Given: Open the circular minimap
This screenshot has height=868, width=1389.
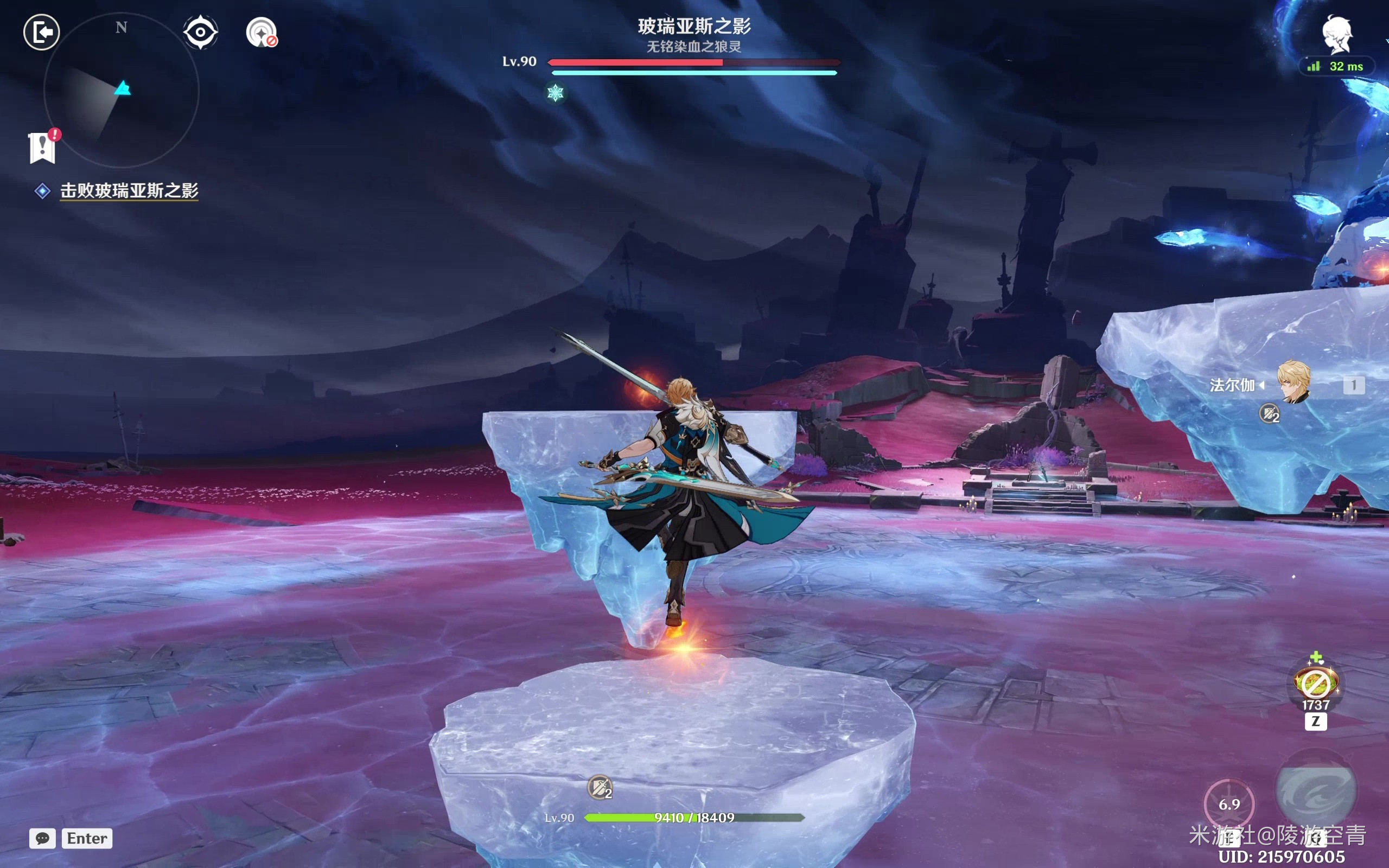Looking at the screenshot, I should (121, 90).
